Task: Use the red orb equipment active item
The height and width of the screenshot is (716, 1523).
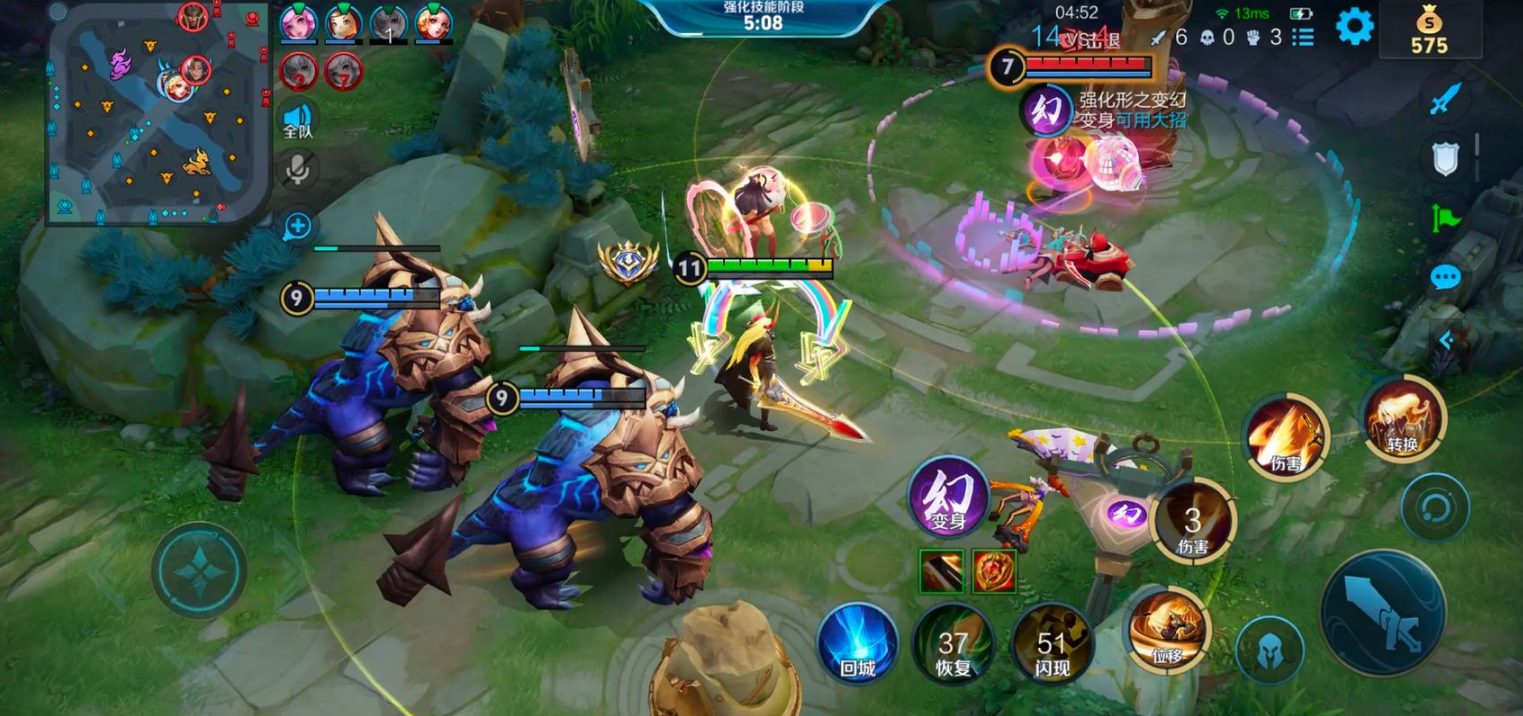Action: (994, 570)
